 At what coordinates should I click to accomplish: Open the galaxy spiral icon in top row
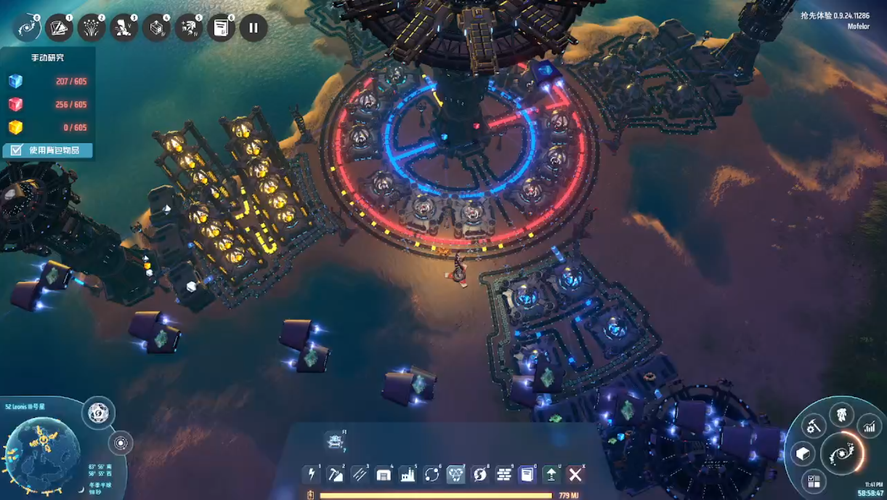coord(26,27)
